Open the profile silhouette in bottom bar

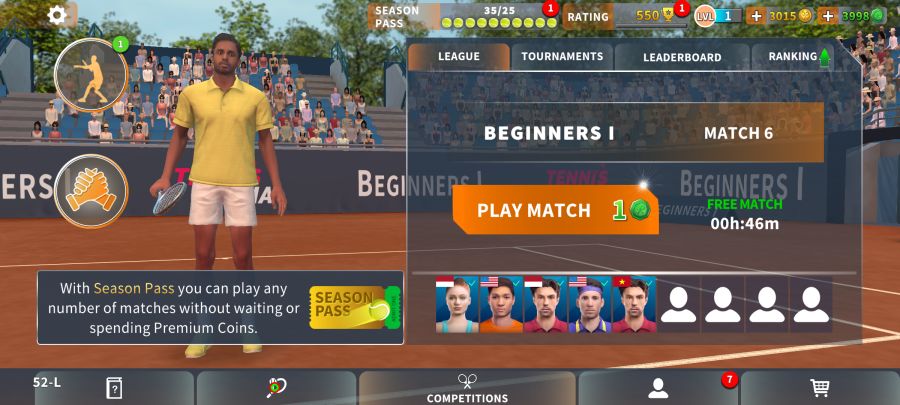pos(657,388)
